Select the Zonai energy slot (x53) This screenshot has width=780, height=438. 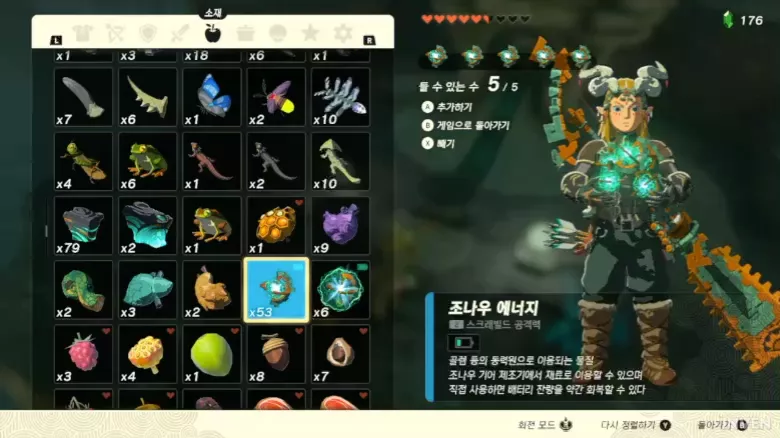point(275,289)
